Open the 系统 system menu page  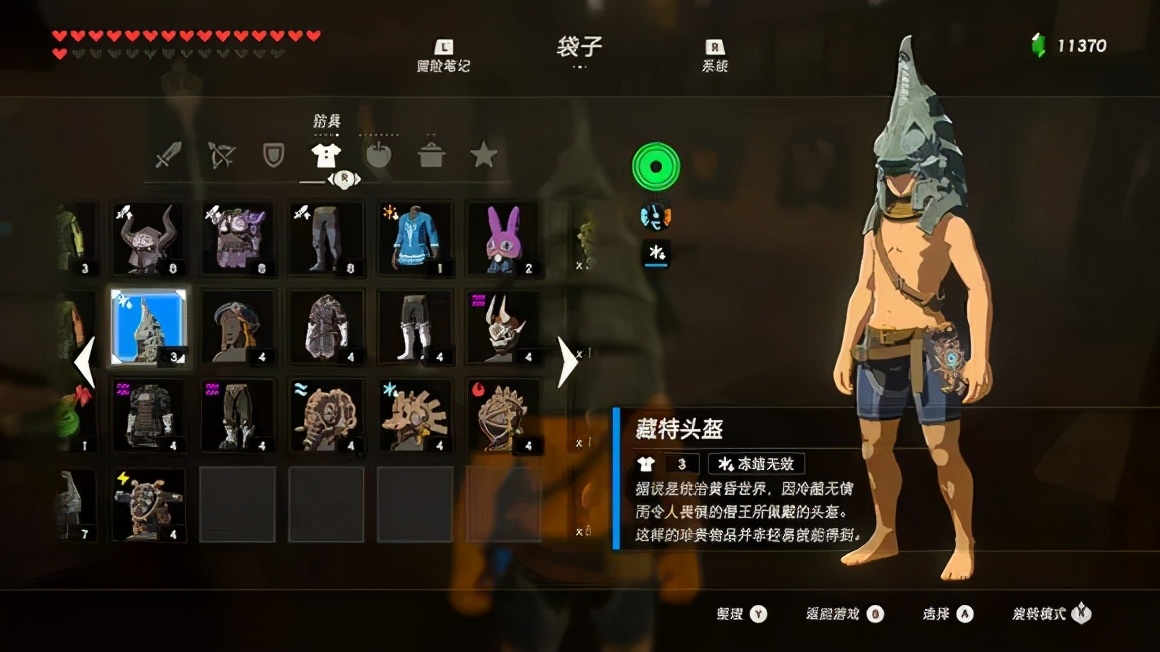click(715, 56)
